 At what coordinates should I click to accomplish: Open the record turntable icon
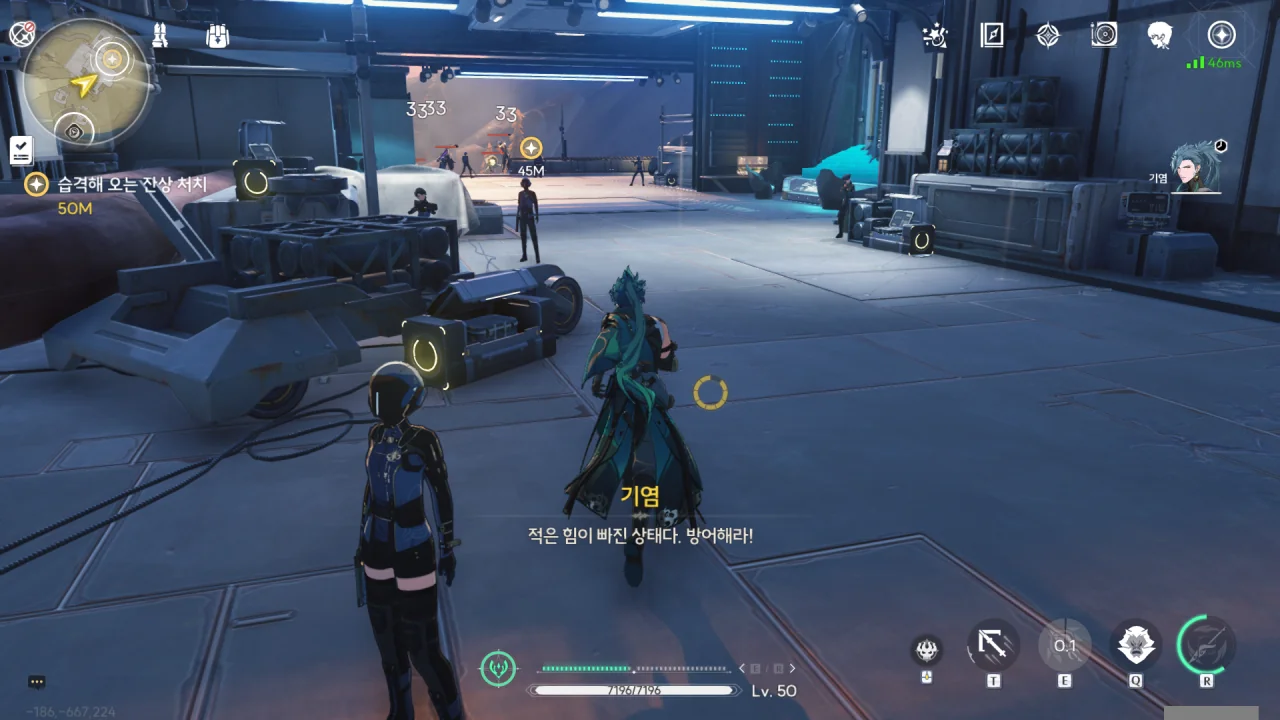pos(1104,36)
